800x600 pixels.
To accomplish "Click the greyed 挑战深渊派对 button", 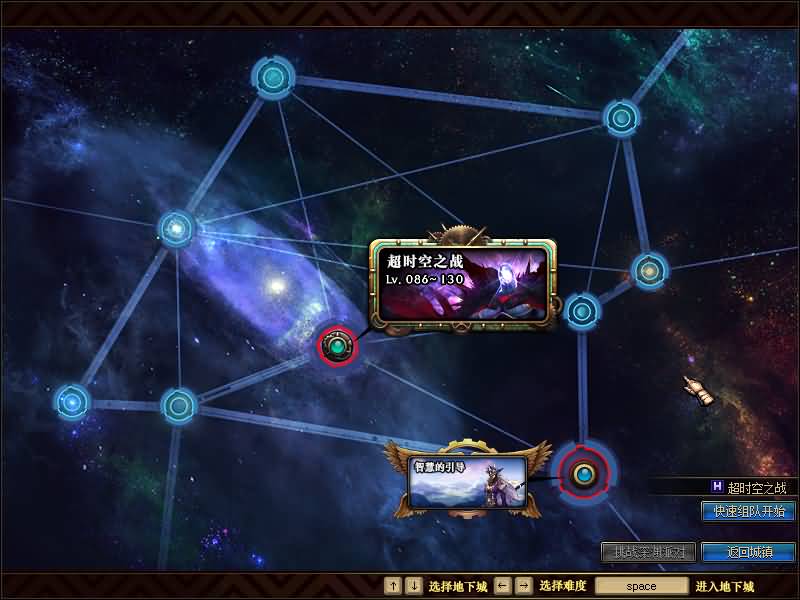I will 648,552.
